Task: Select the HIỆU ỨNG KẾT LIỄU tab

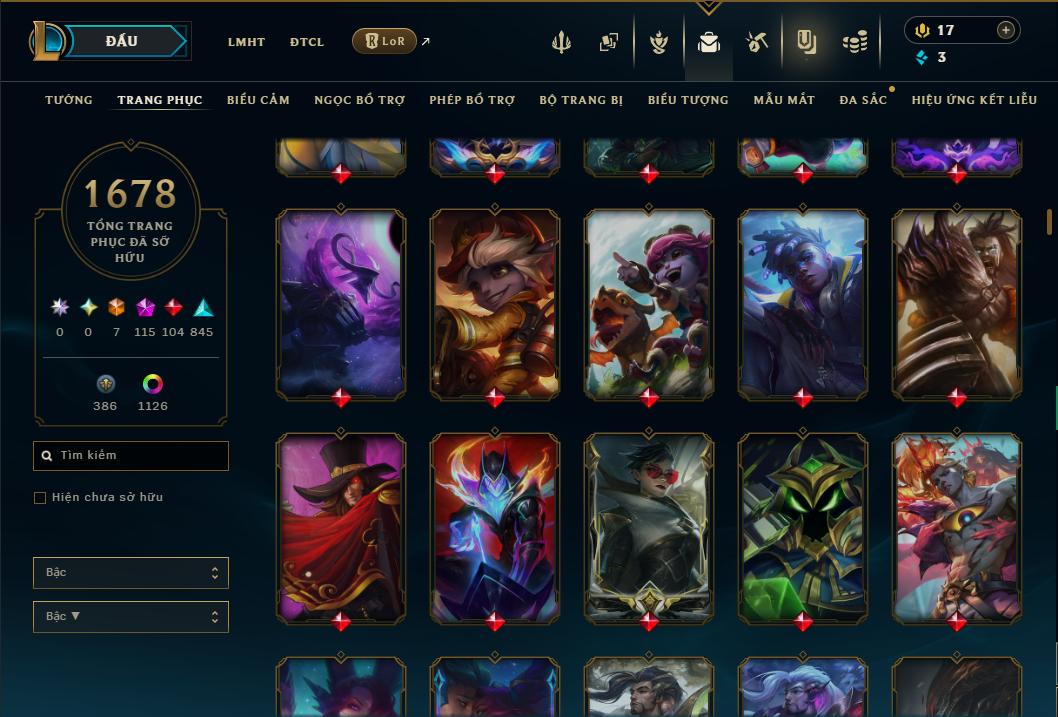Action: (974, 100)
